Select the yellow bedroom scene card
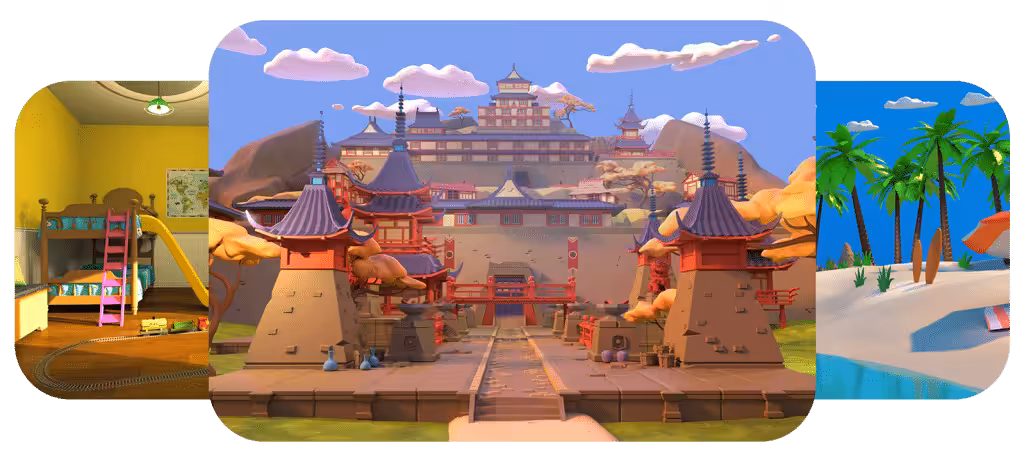The image size is (1024, 452). click(110, 240)
